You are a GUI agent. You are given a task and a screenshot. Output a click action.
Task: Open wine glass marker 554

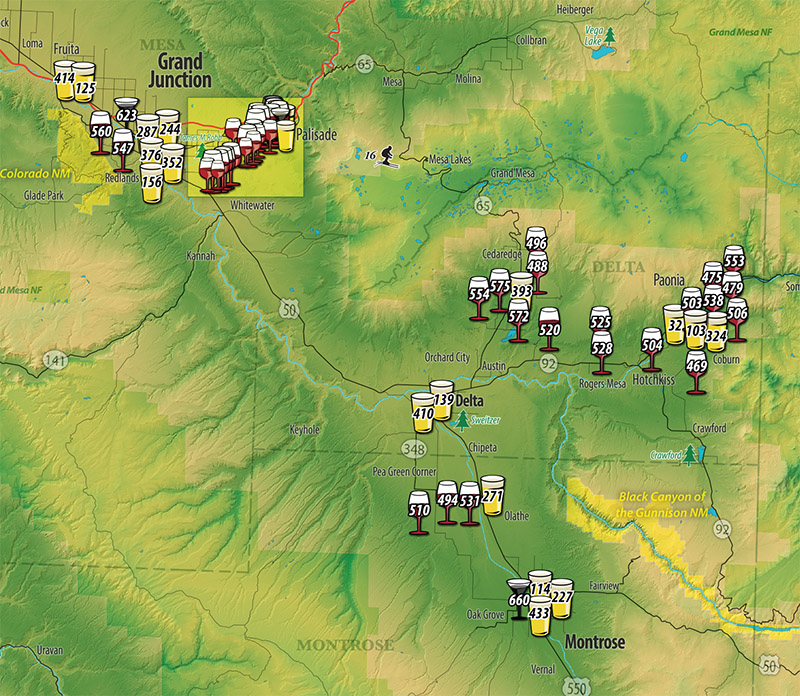(479, 295)
